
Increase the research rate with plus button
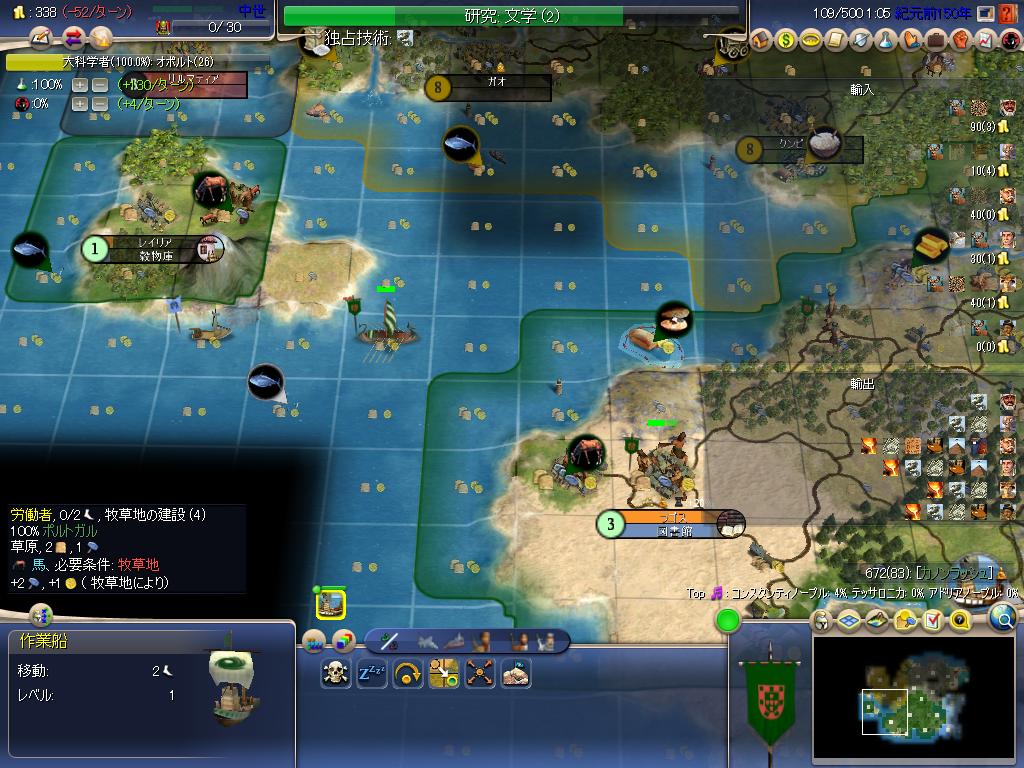coord(80,85)
